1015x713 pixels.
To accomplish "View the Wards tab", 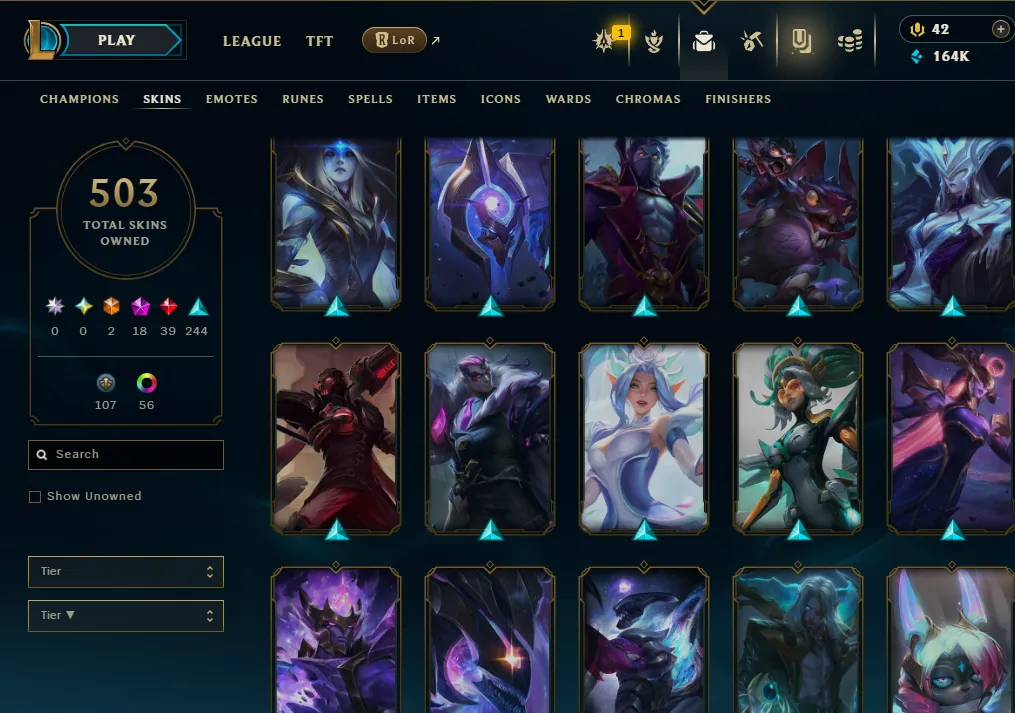I will pos(568,99).
